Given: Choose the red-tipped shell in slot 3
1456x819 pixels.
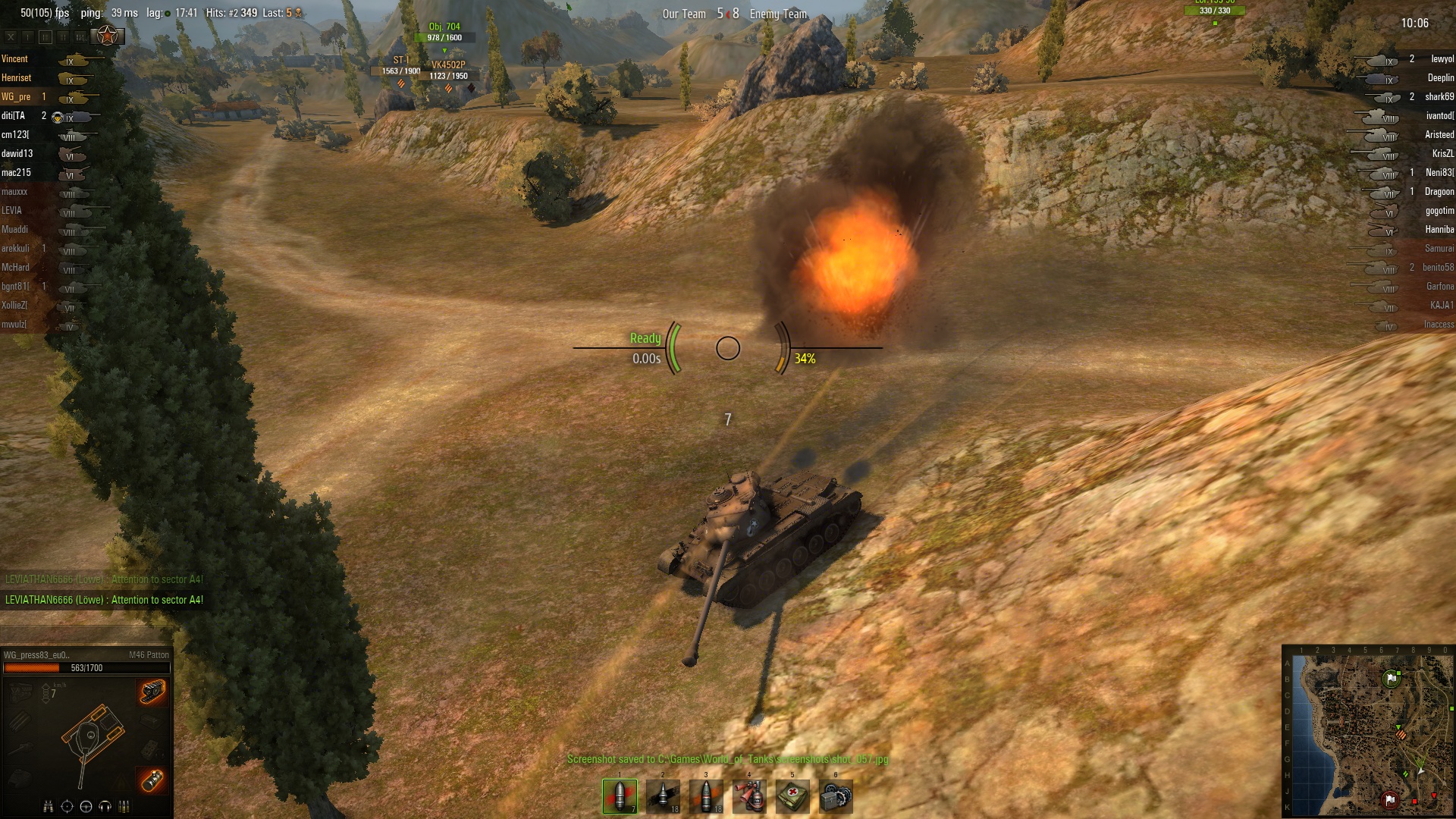Looking at the screenshot, I should point(706,796).
